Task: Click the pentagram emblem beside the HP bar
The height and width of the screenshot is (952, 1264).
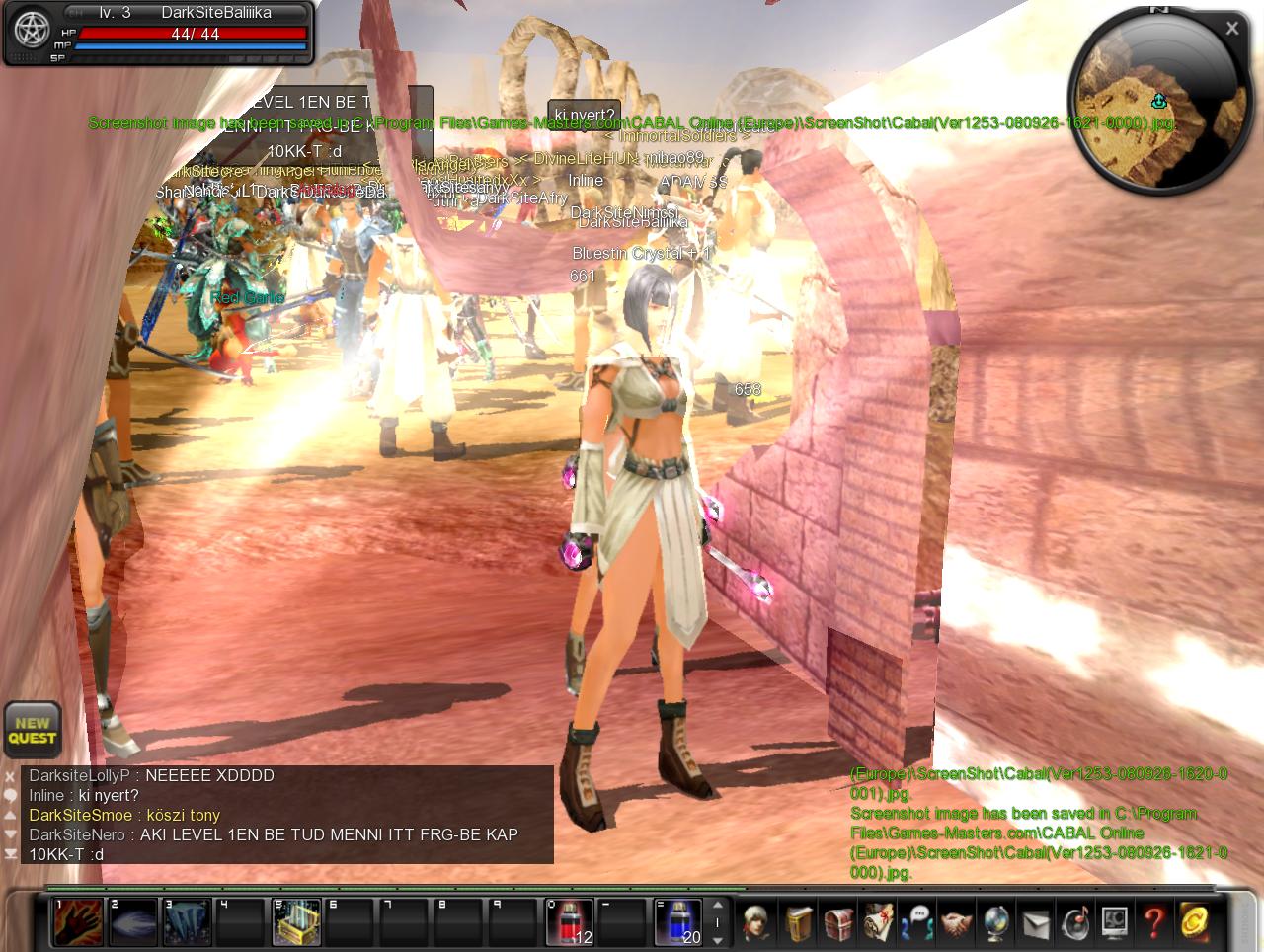Action: [x=32, y=30]
